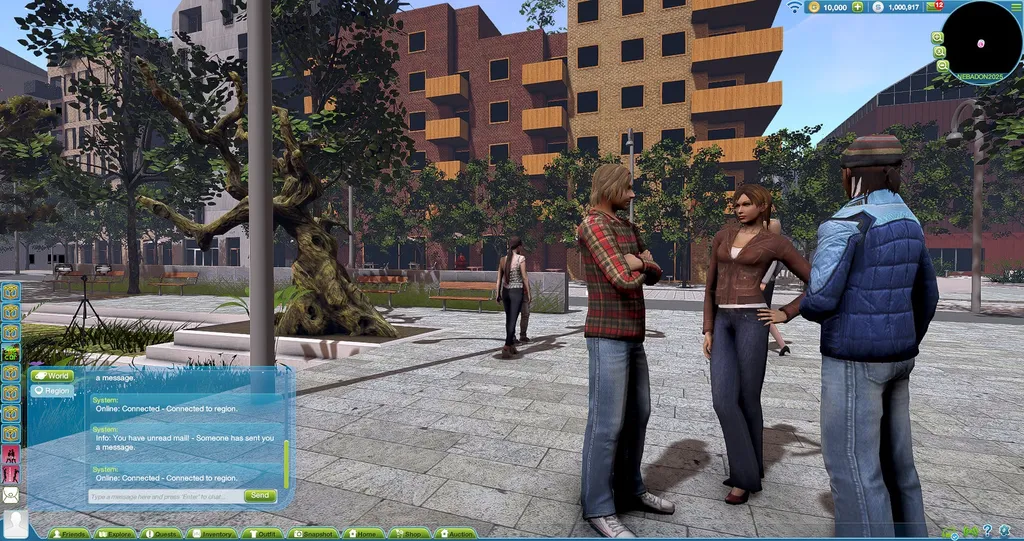Switch chat to the Region channel

coord(52,391)
